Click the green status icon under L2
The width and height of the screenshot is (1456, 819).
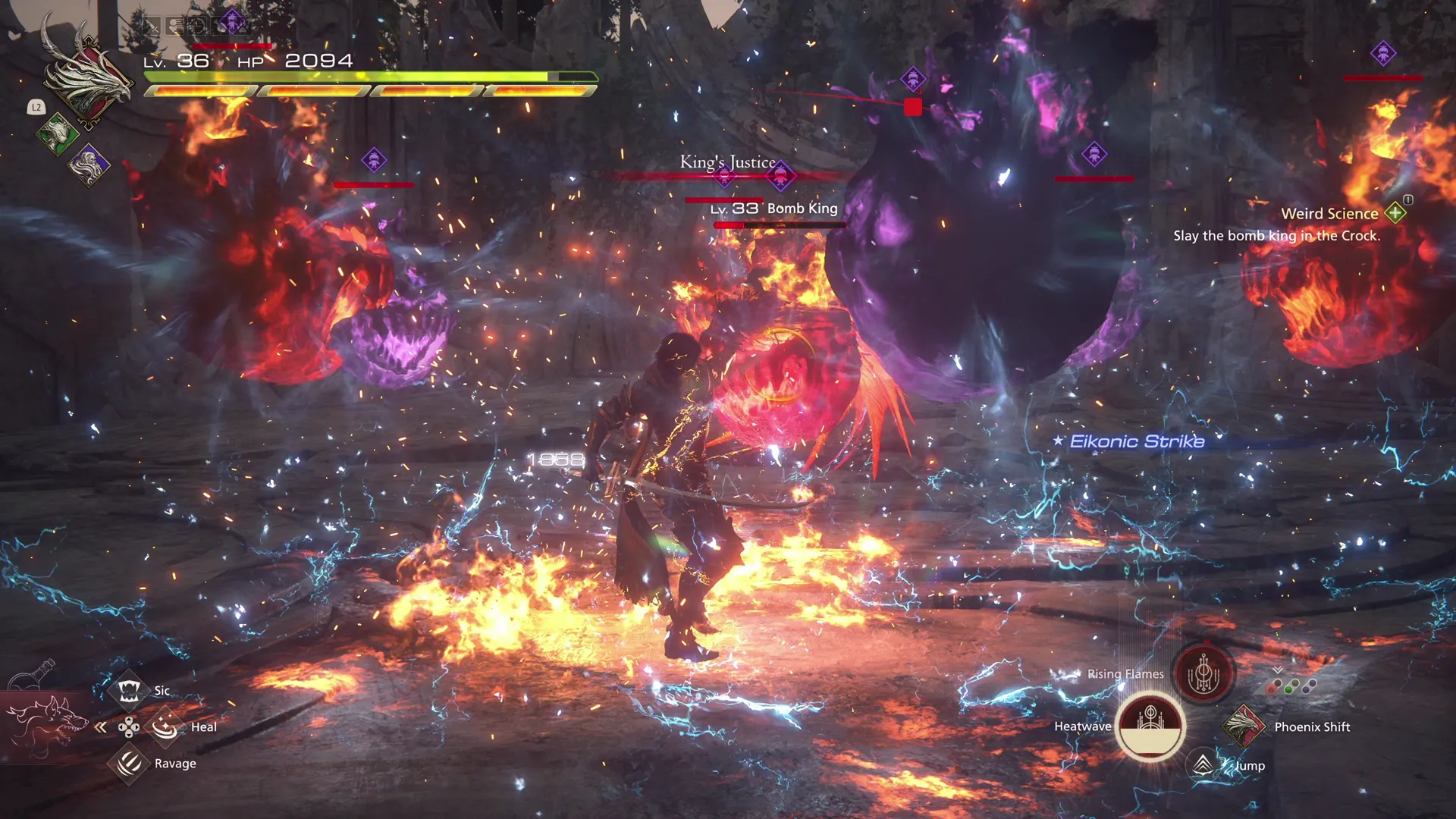[x=58, y=133]
